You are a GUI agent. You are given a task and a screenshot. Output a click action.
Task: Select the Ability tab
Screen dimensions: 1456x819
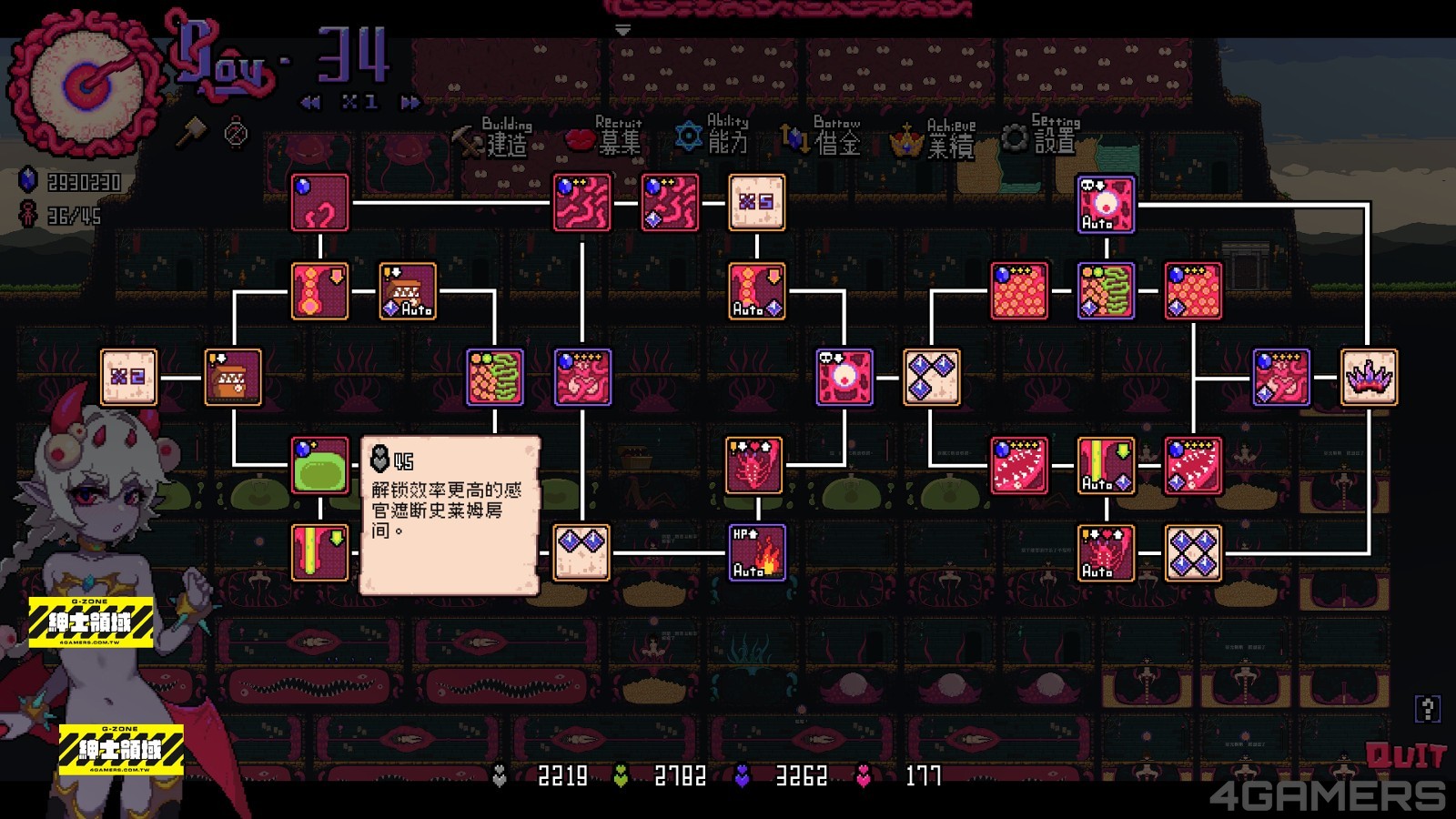click(x=713, y=136)
